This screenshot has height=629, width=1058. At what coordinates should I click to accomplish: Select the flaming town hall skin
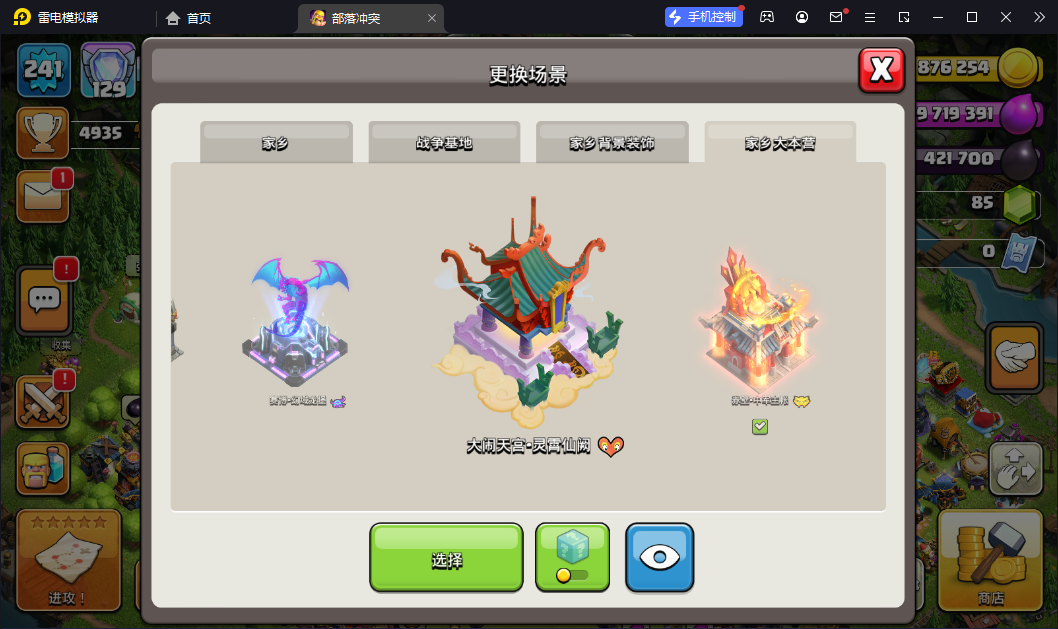coord(759,319)
